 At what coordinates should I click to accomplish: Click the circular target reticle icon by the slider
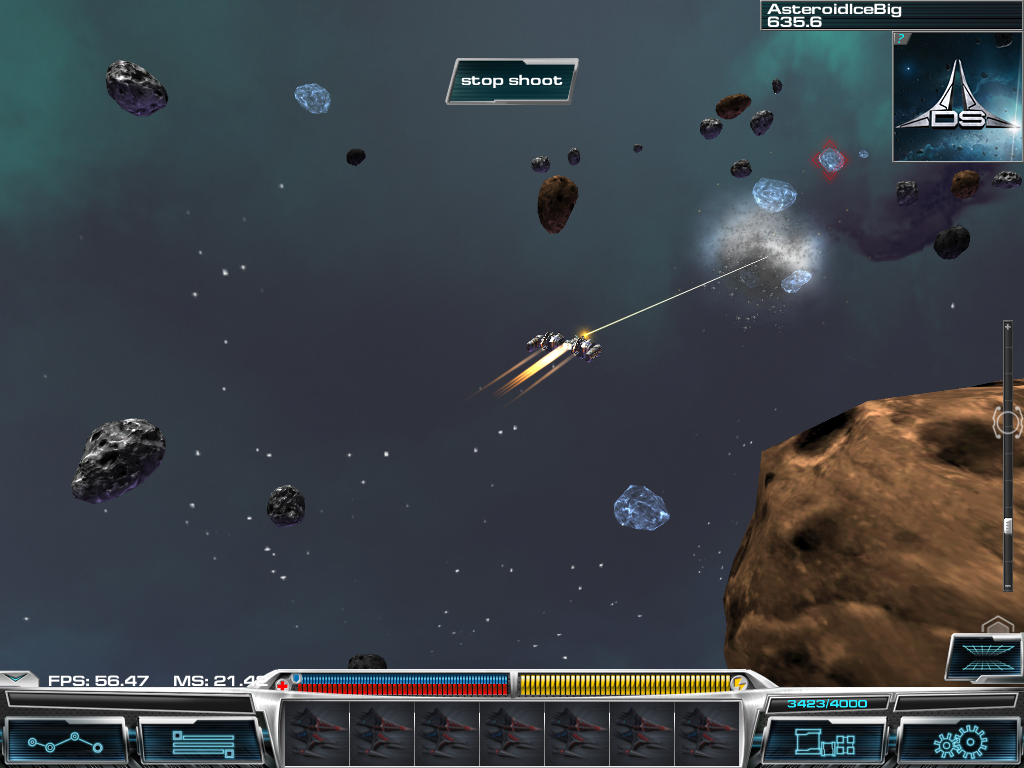[x=1007, y=421]
